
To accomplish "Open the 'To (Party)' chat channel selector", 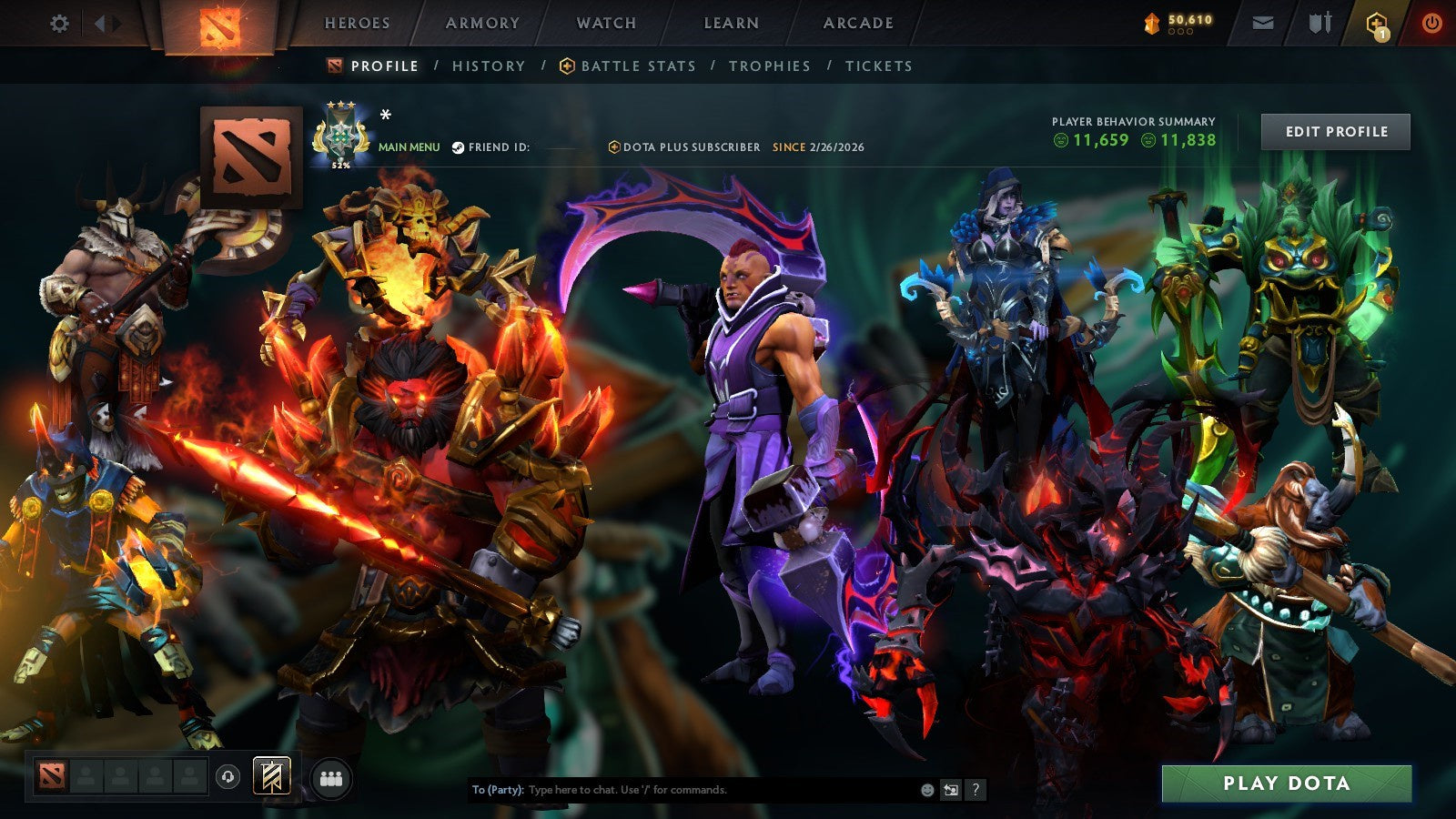I will tap(497, 791).
